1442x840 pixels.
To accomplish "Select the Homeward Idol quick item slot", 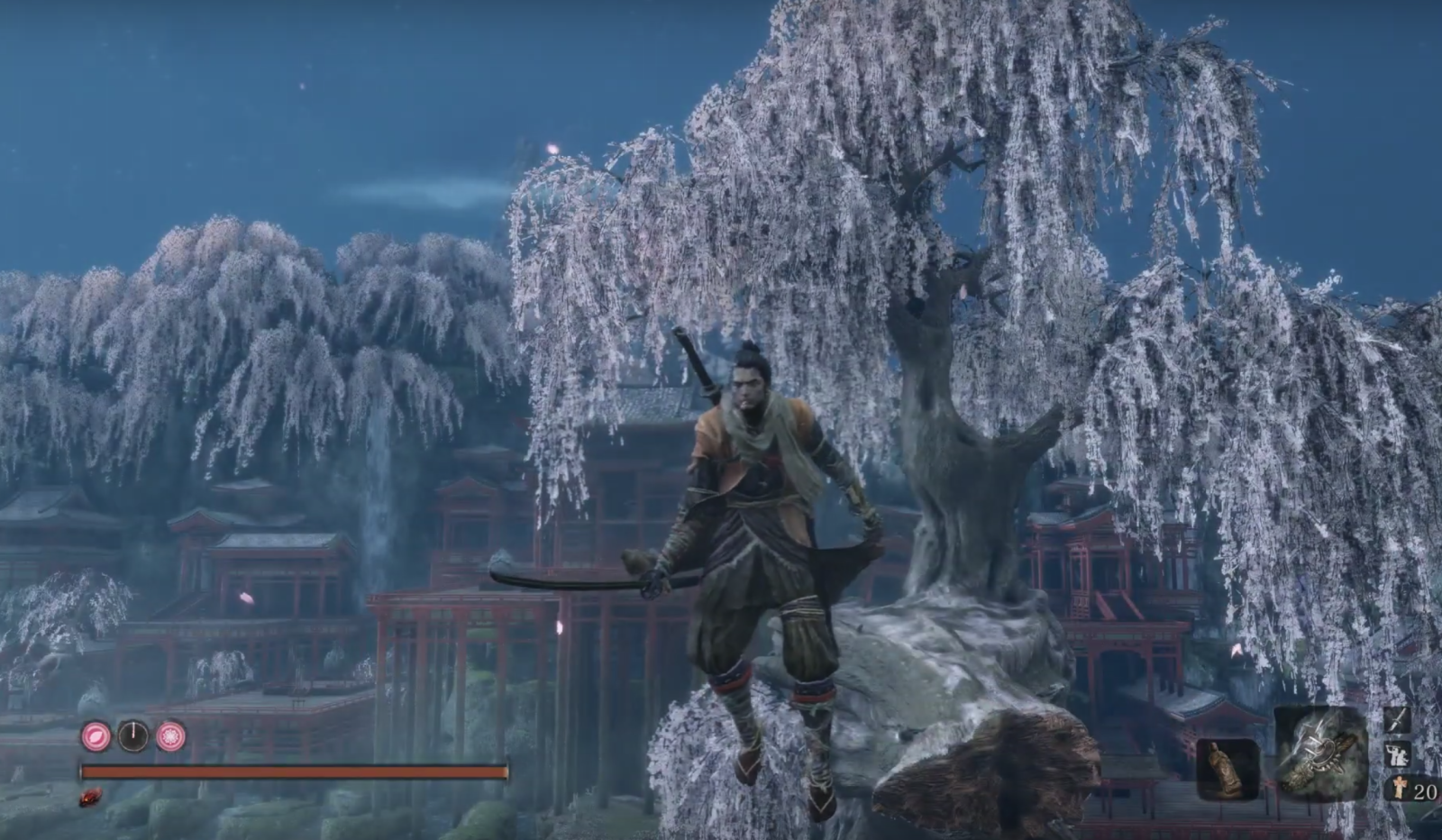I will click(x=1228, y=769).
